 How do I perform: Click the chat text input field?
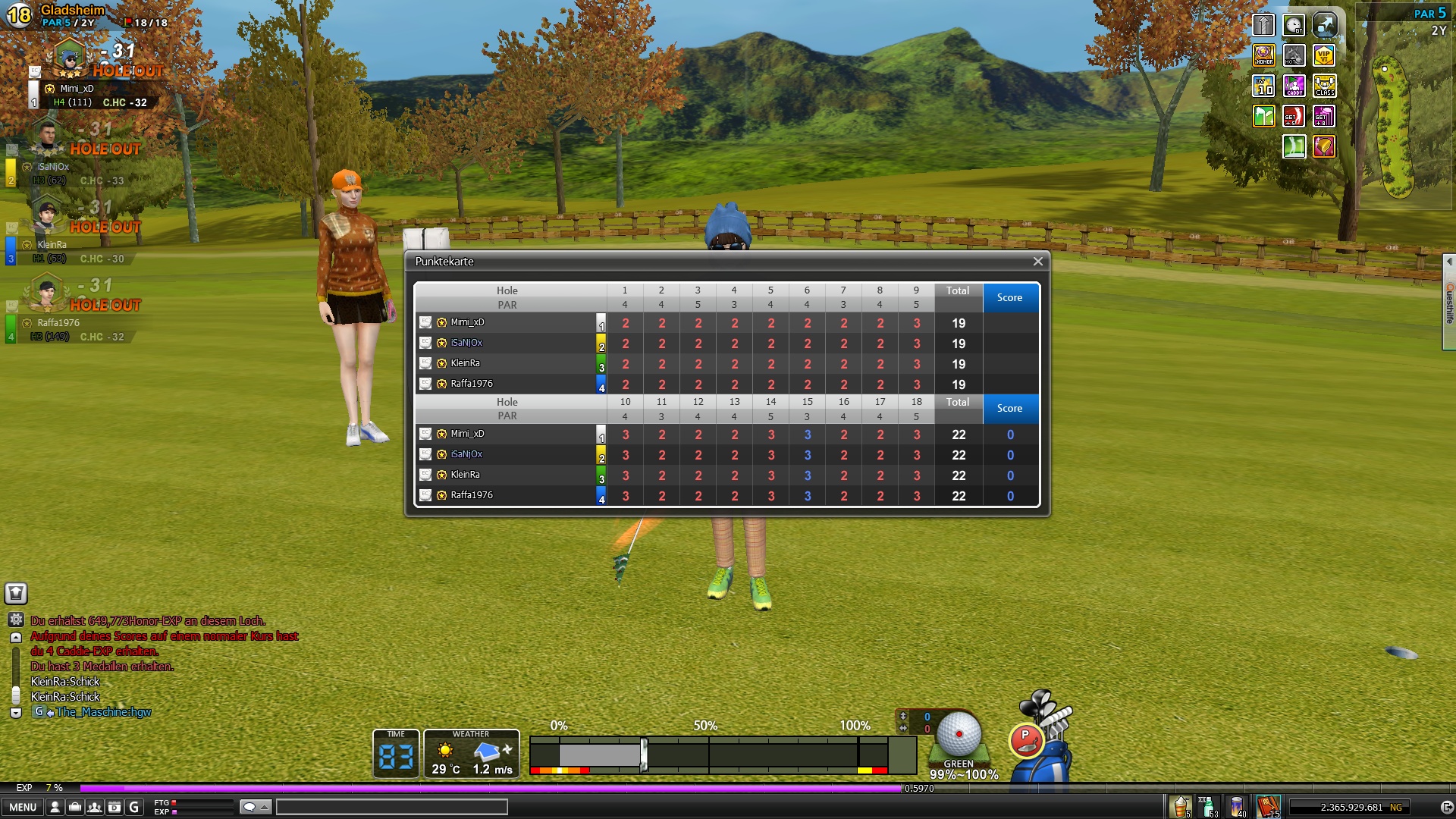391,807
